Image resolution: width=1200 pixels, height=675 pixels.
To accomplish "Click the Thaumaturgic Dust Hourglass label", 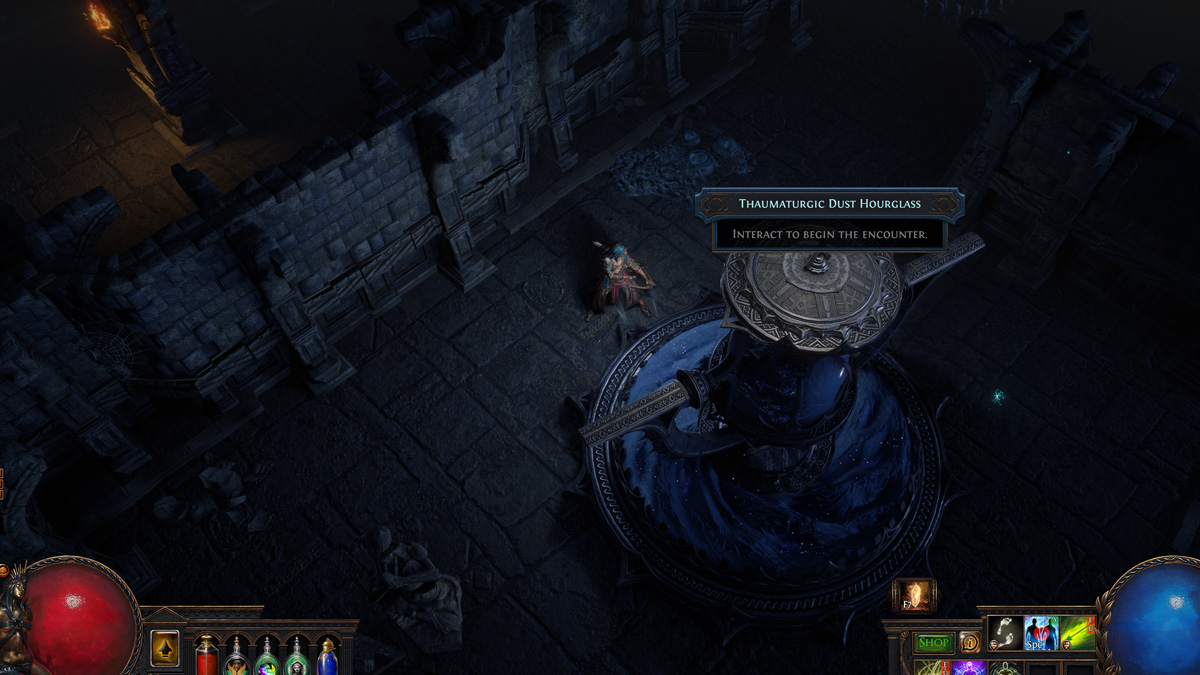I will 829,204.
